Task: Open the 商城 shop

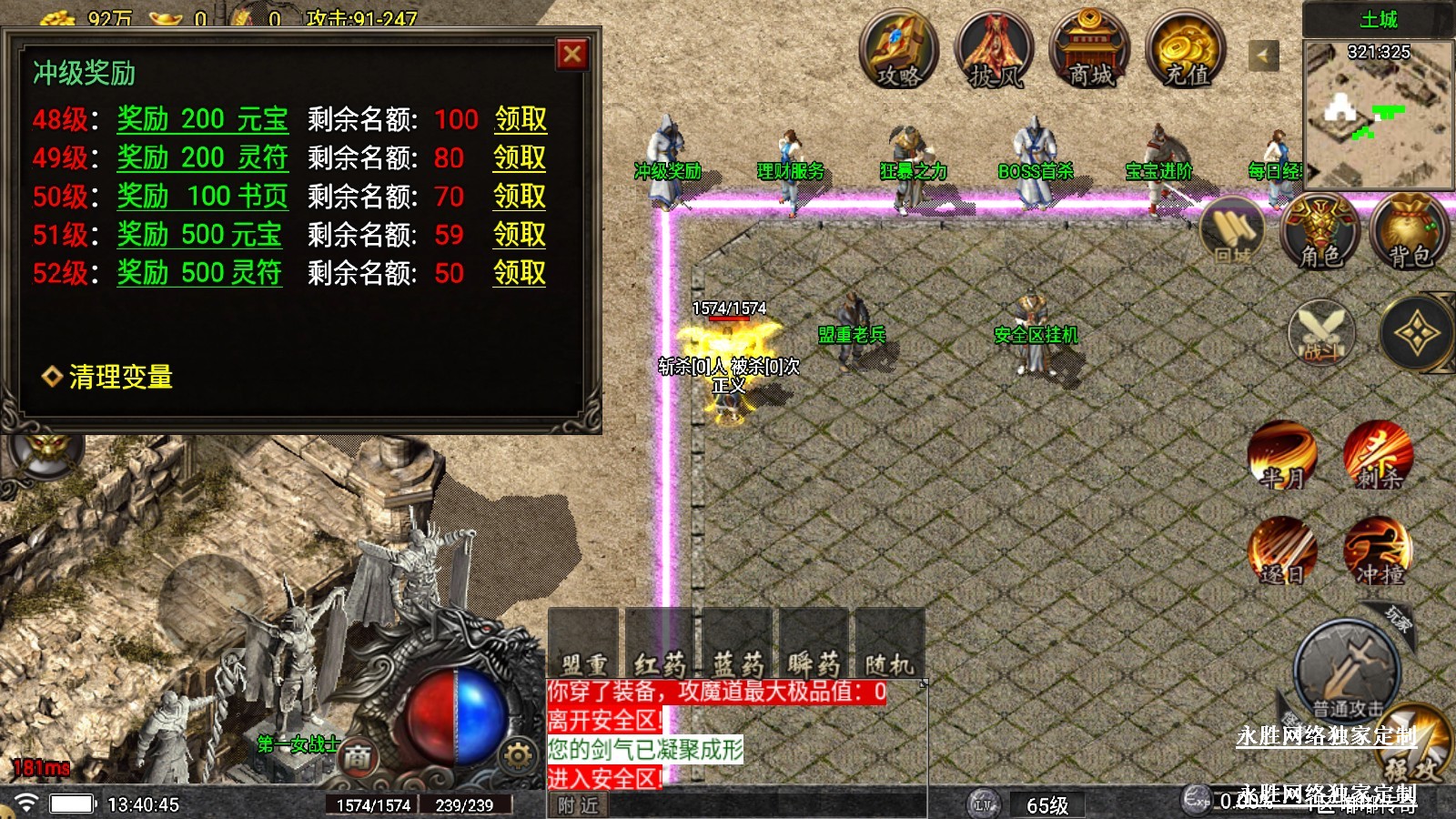Action: click(1090, 51)
